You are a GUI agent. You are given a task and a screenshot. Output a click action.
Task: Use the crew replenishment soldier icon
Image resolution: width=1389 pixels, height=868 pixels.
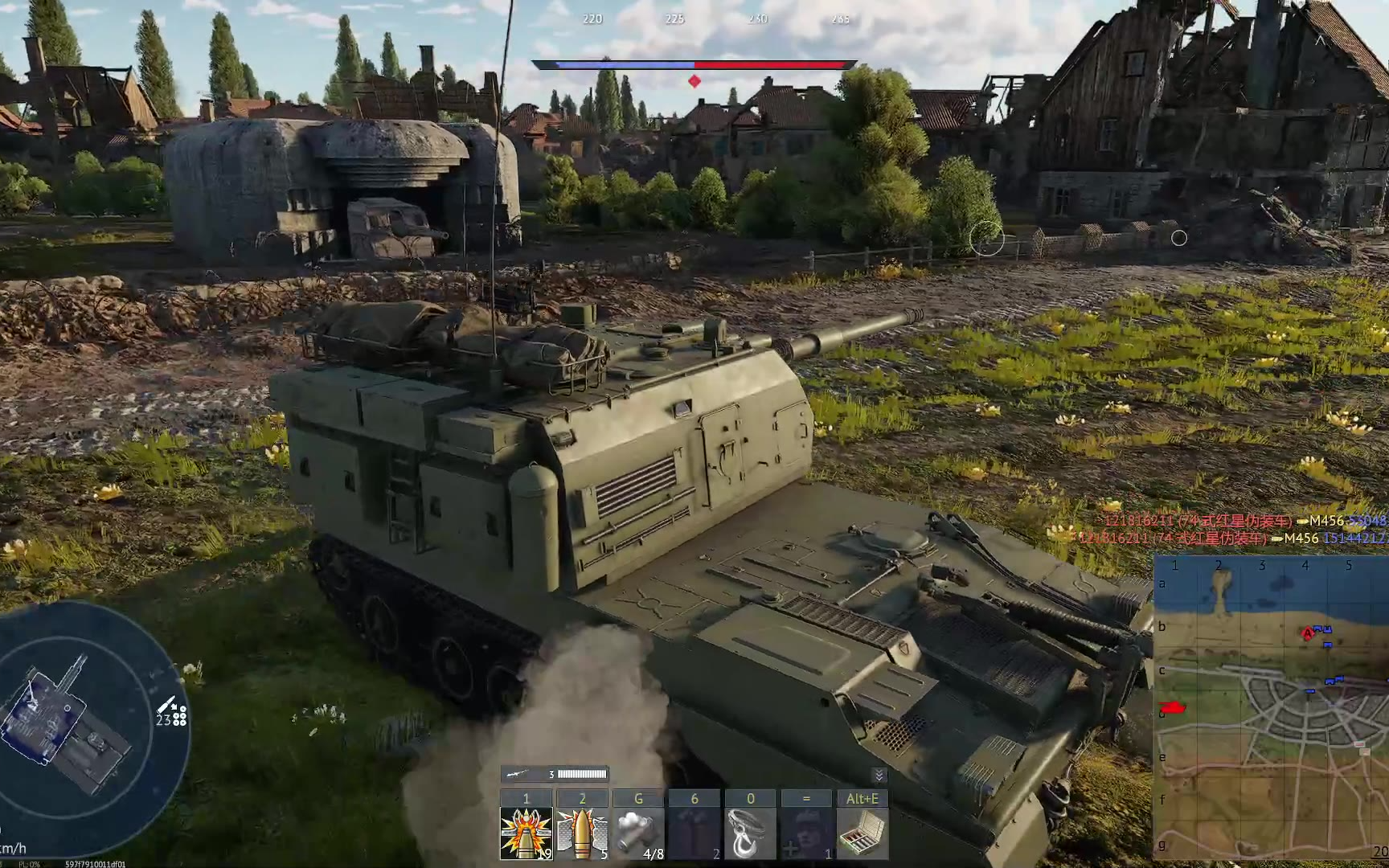(x=806, y=833)
